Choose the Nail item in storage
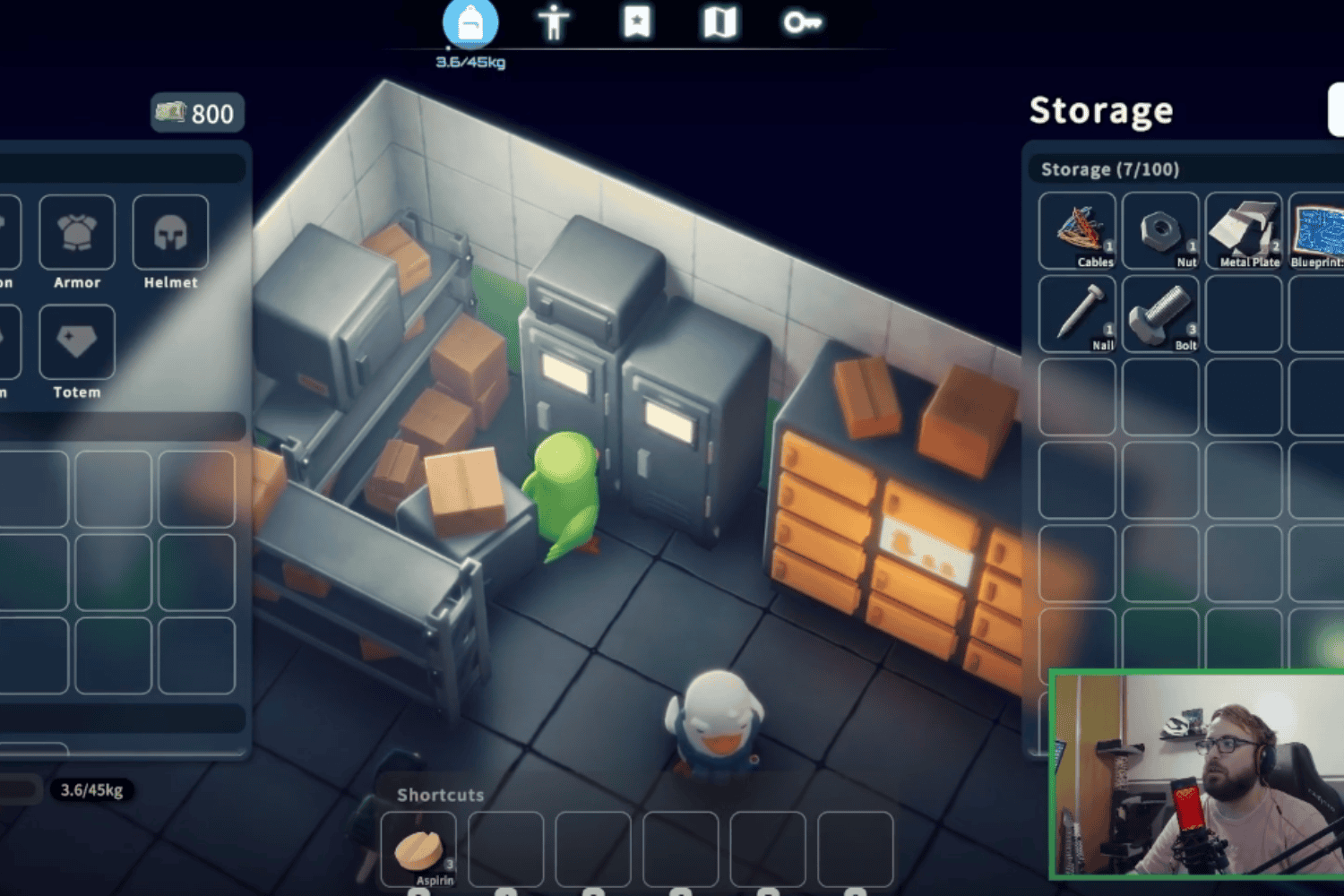 [1078, 314]
